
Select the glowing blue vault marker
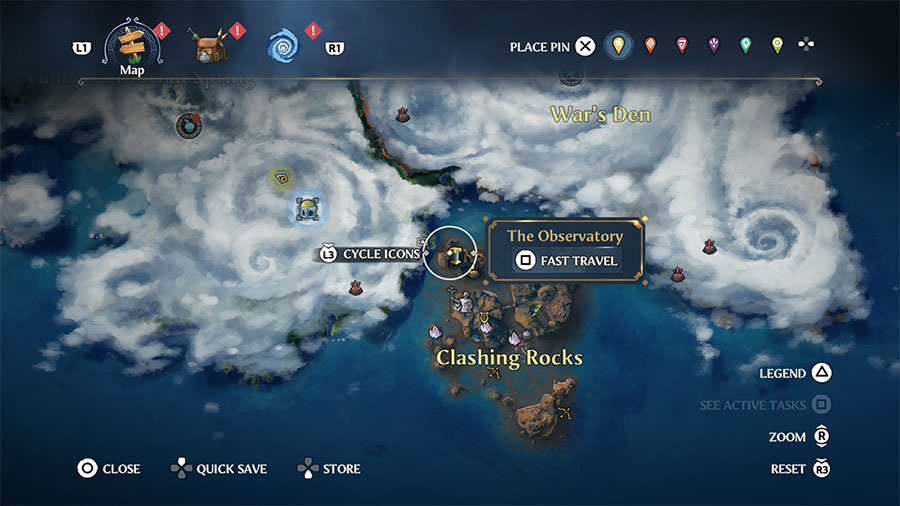click(304, 209)
